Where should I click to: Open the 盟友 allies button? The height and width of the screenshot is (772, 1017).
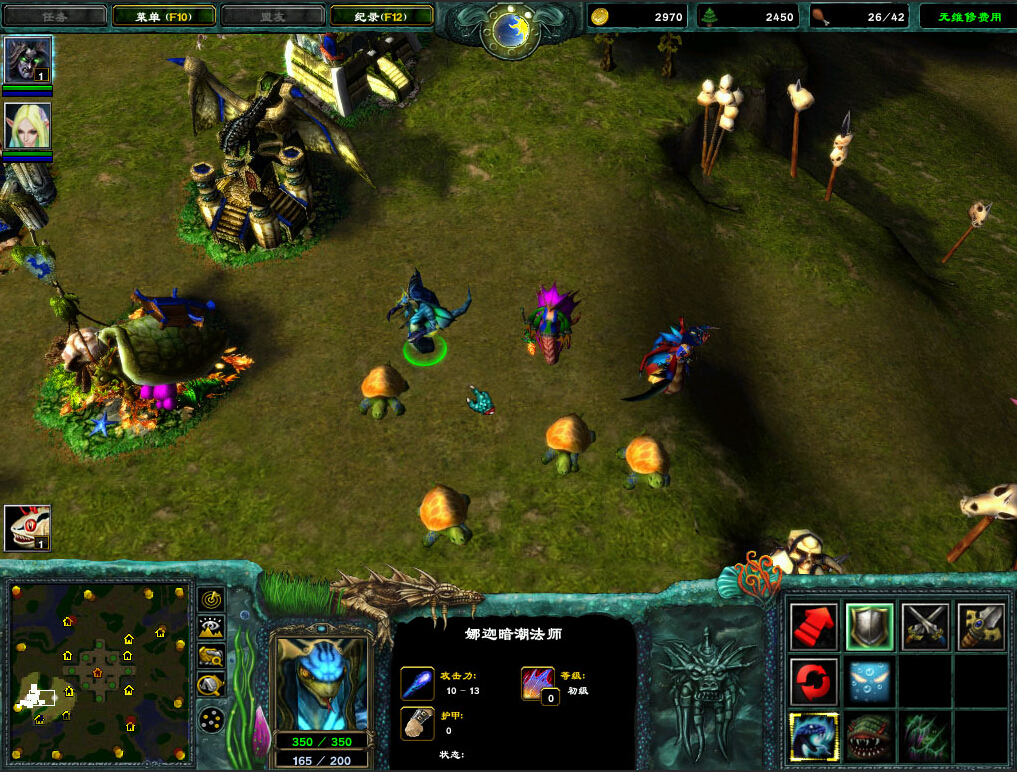coord(272,16)
